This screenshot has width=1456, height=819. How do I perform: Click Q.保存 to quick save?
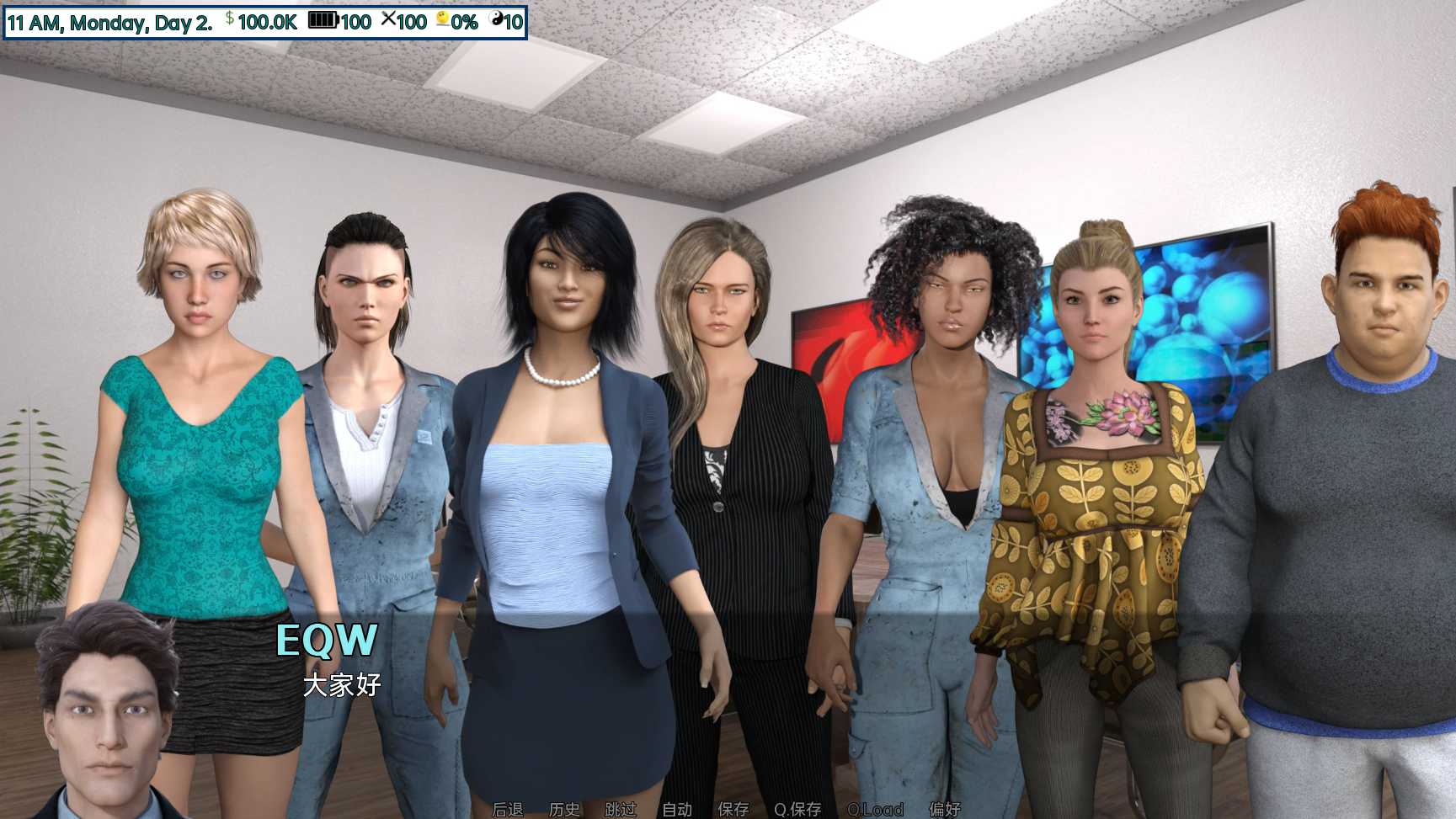tap(797, 809)
